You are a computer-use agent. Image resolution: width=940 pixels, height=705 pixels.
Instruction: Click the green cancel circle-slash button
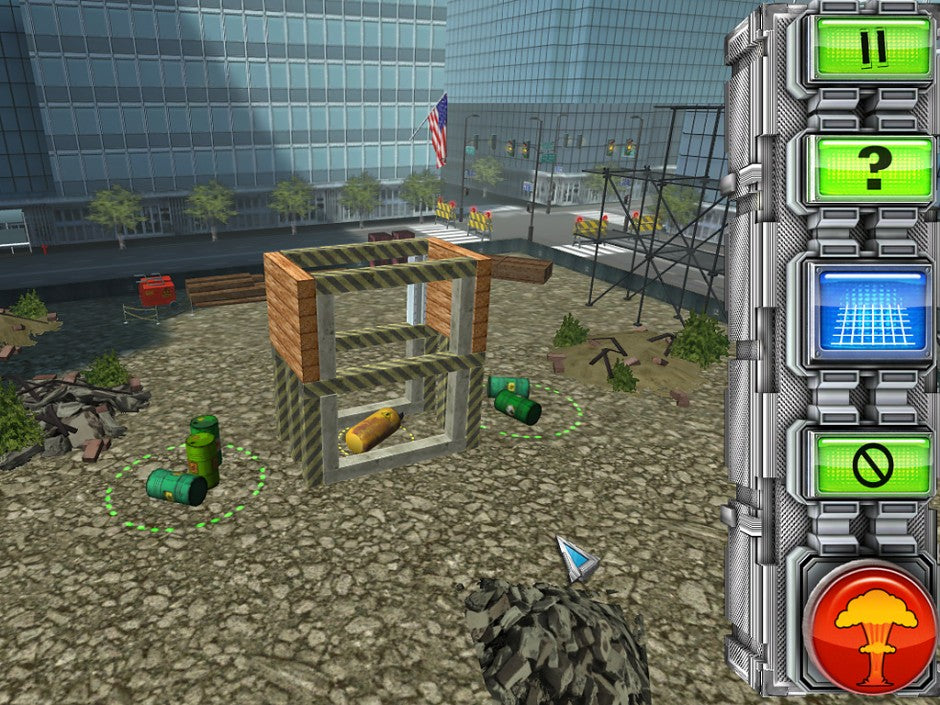872,464
